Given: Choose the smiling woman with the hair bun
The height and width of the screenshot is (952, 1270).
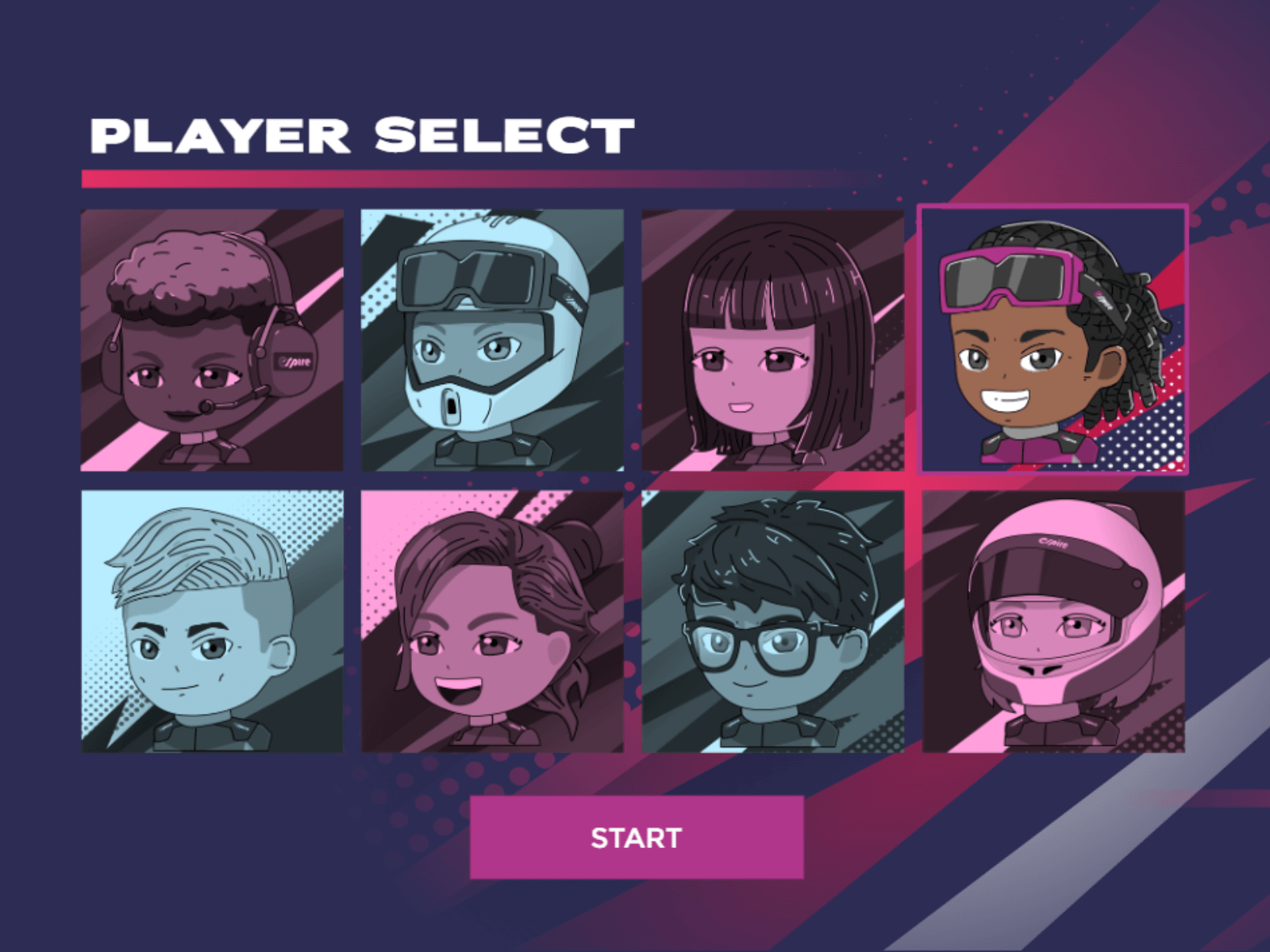Looking at the screenshot, I should click(x=492, y=623).
